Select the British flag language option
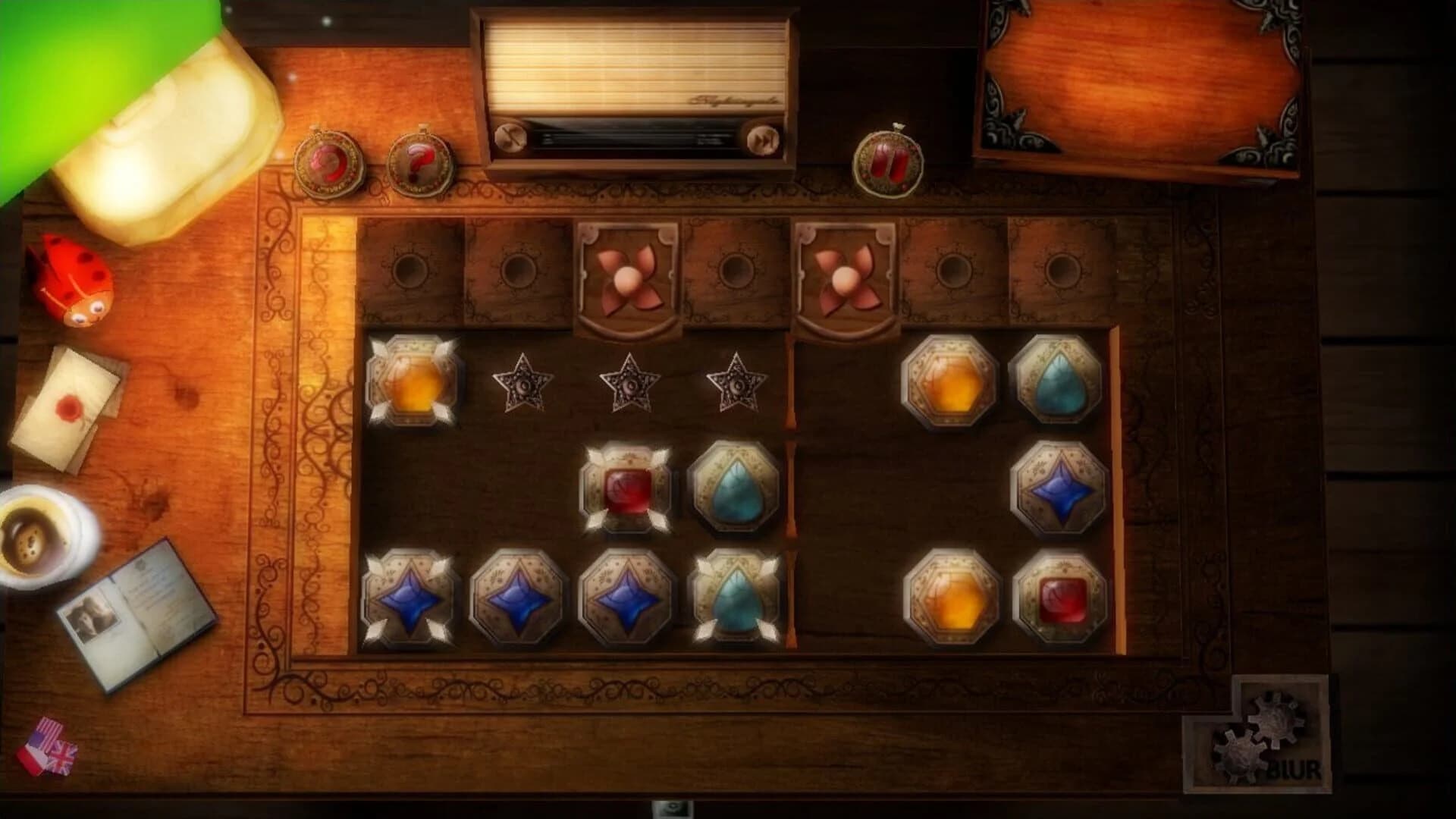 coord(64,758)
